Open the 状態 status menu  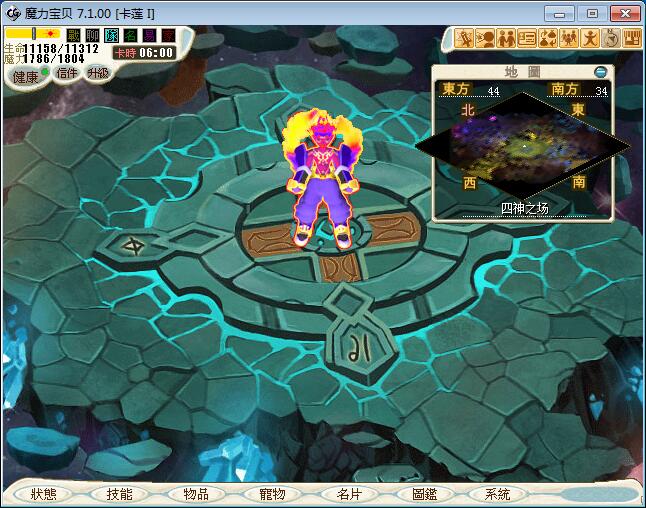(44, 494)
